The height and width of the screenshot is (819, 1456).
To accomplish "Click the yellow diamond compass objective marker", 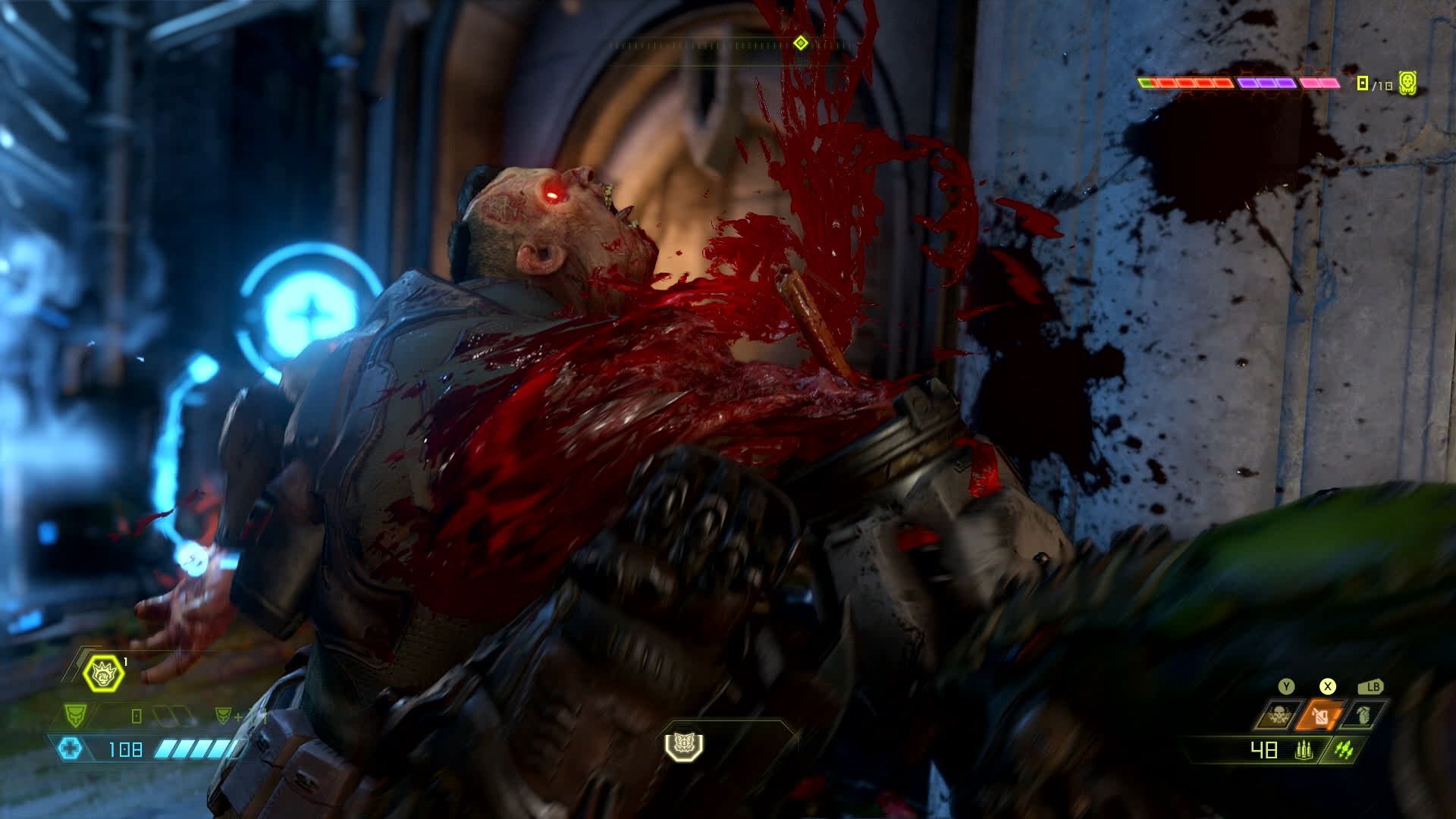I will coord(800,42).
